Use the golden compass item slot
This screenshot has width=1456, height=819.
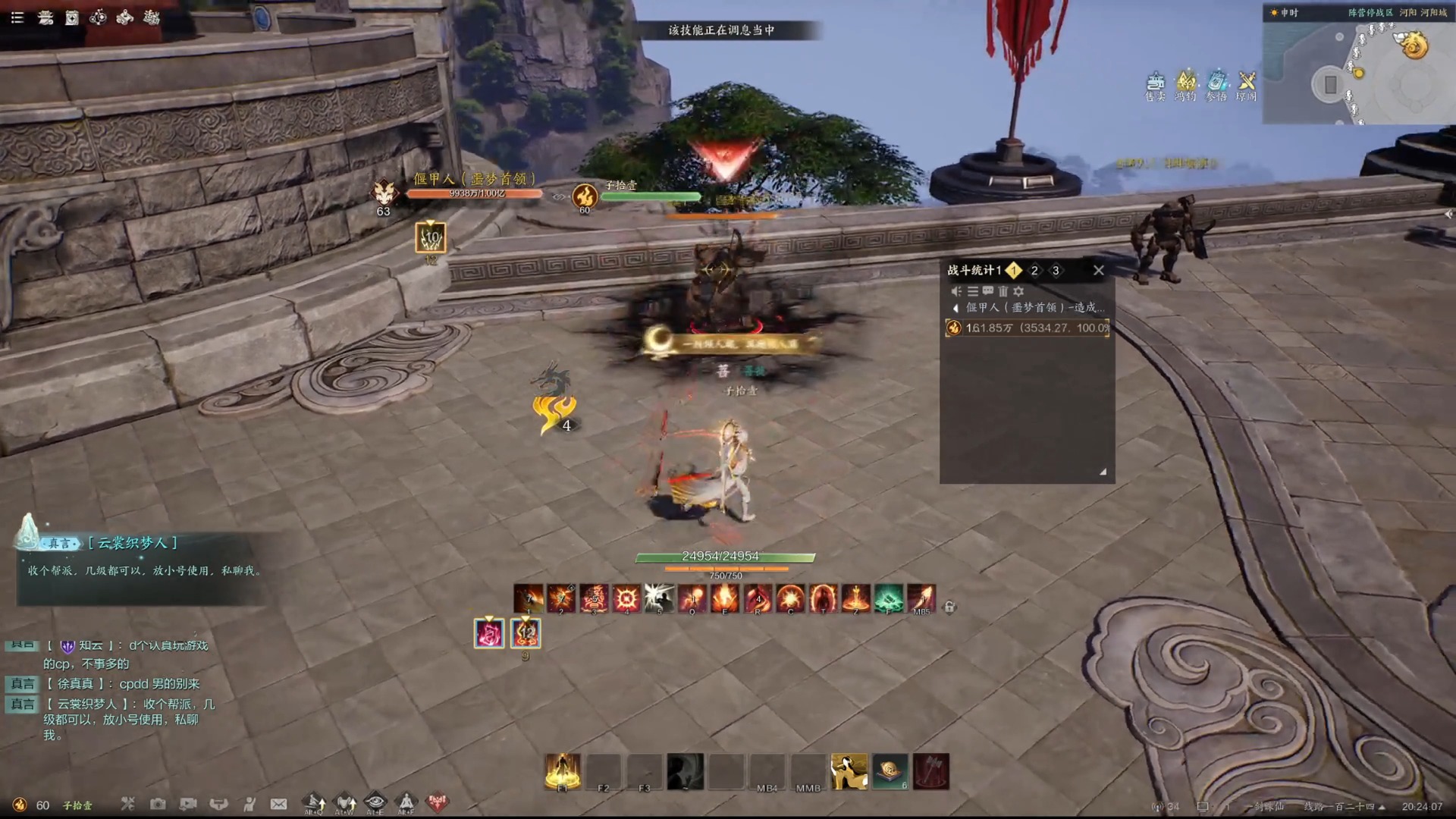click(x=890, y=771)
